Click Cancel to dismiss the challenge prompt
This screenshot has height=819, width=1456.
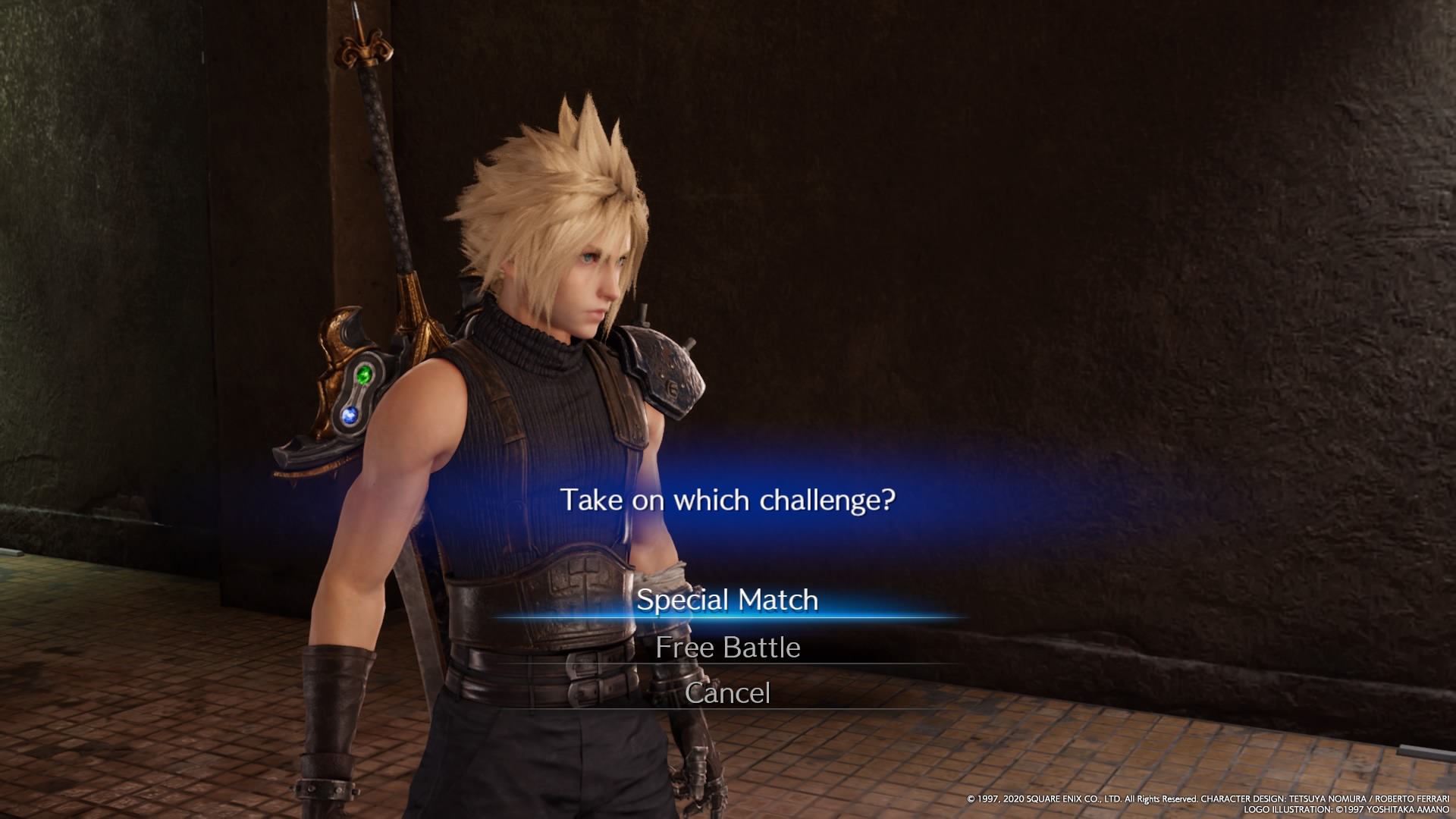[x=728, y=692]
